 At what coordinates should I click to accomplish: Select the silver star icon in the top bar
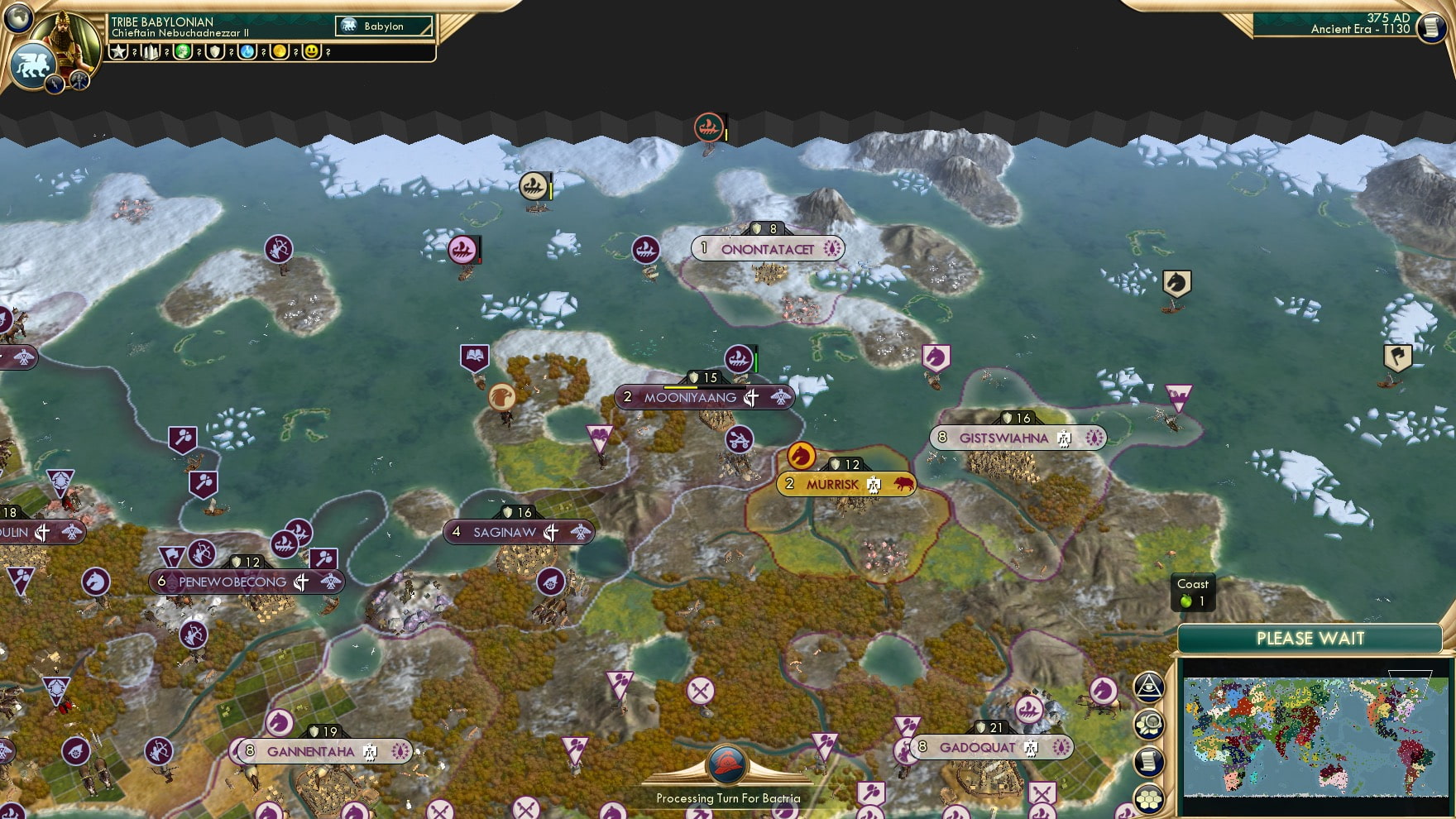click(119, 51)
